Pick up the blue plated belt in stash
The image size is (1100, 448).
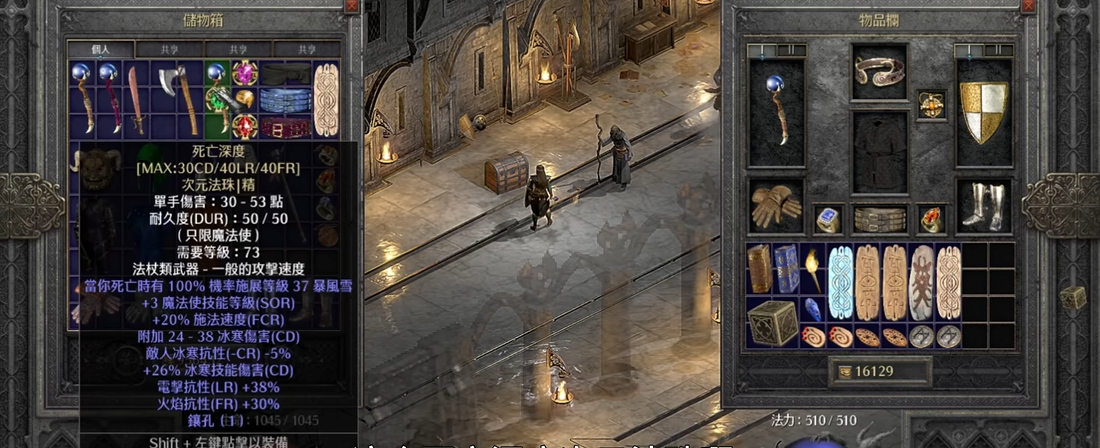pyautogui.click(x=285, y=100)
